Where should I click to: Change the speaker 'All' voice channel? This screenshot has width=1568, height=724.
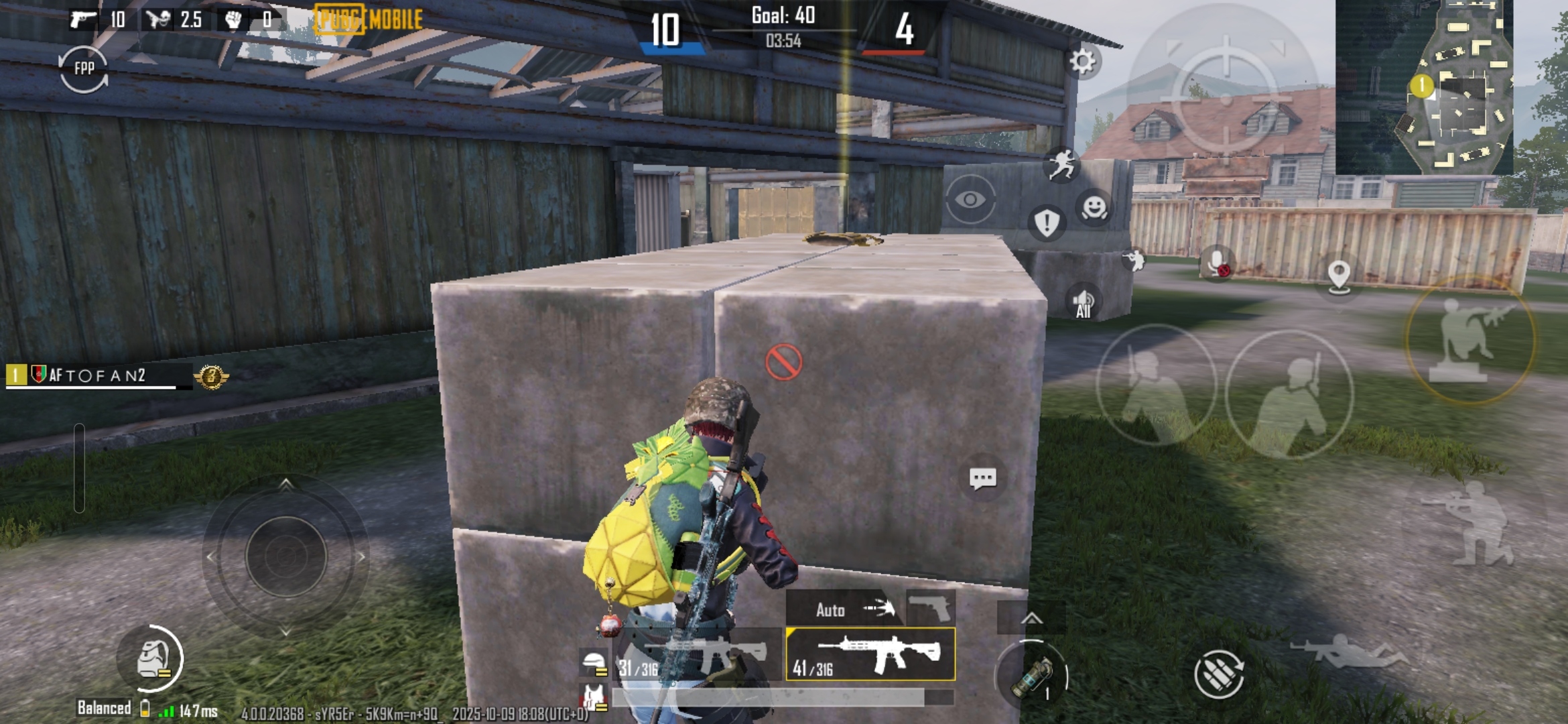click(x=1083, y=303)
